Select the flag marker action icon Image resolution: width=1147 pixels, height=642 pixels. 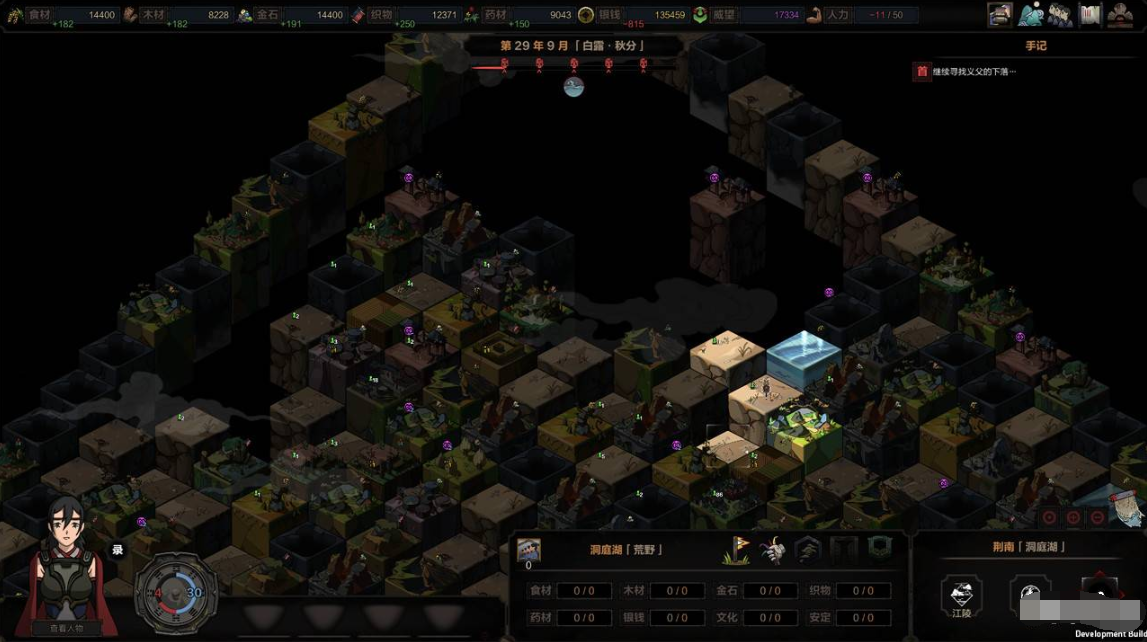click(736, 550)
